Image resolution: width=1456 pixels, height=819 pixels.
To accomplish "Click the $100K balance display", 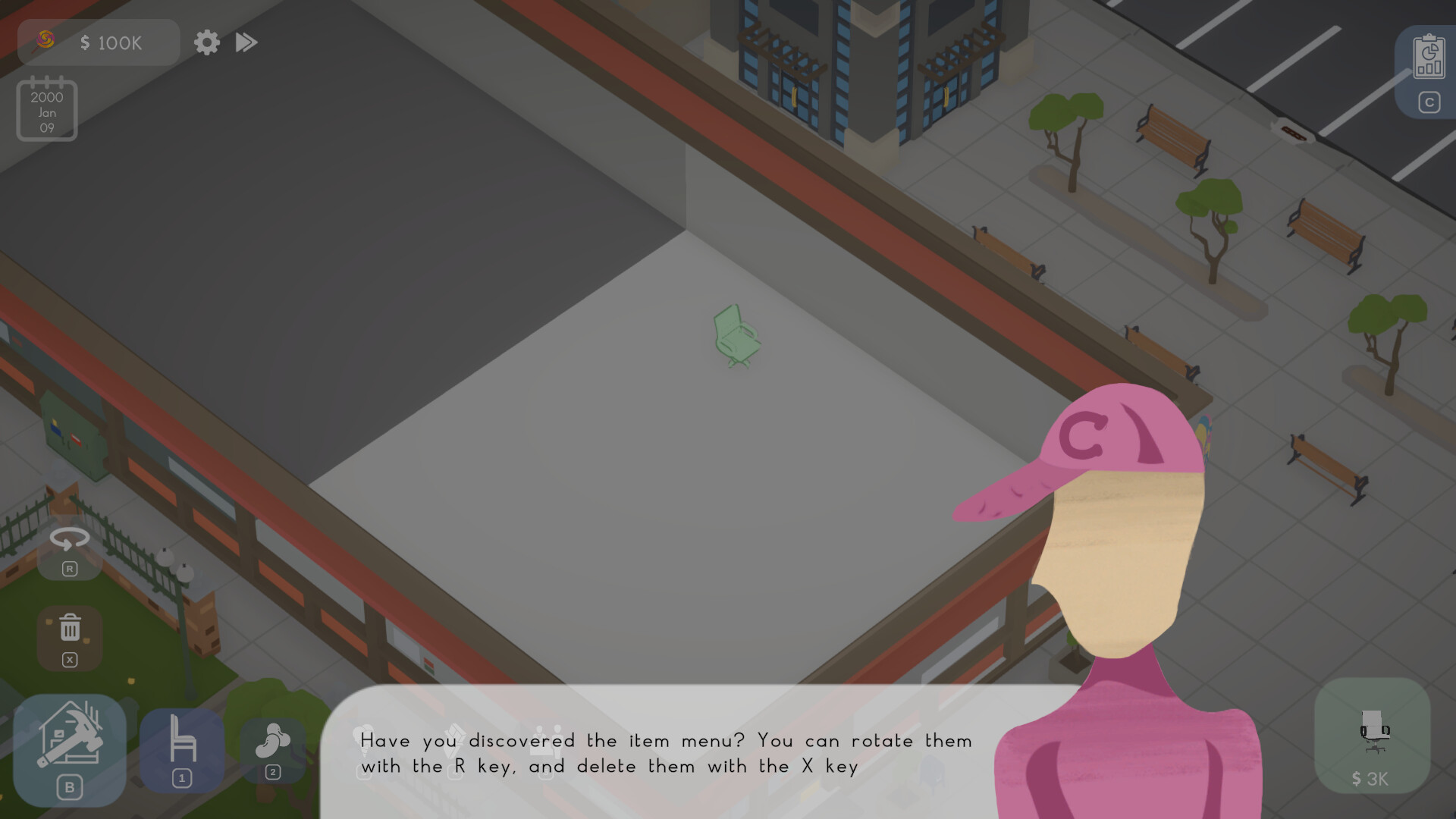I will (x=111, y=42).
